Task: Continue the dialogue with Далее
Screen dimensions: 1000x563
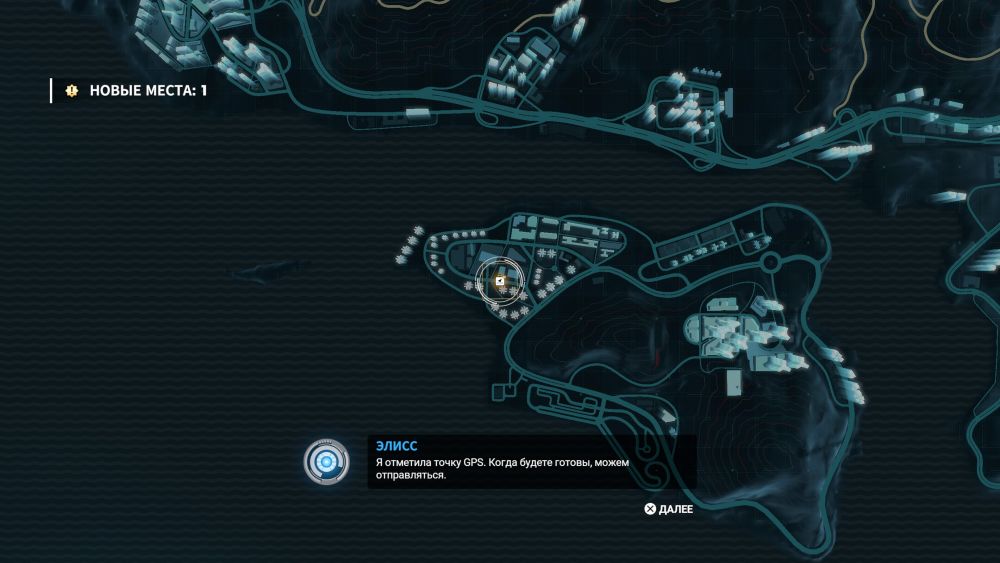Action: (669, 509)
